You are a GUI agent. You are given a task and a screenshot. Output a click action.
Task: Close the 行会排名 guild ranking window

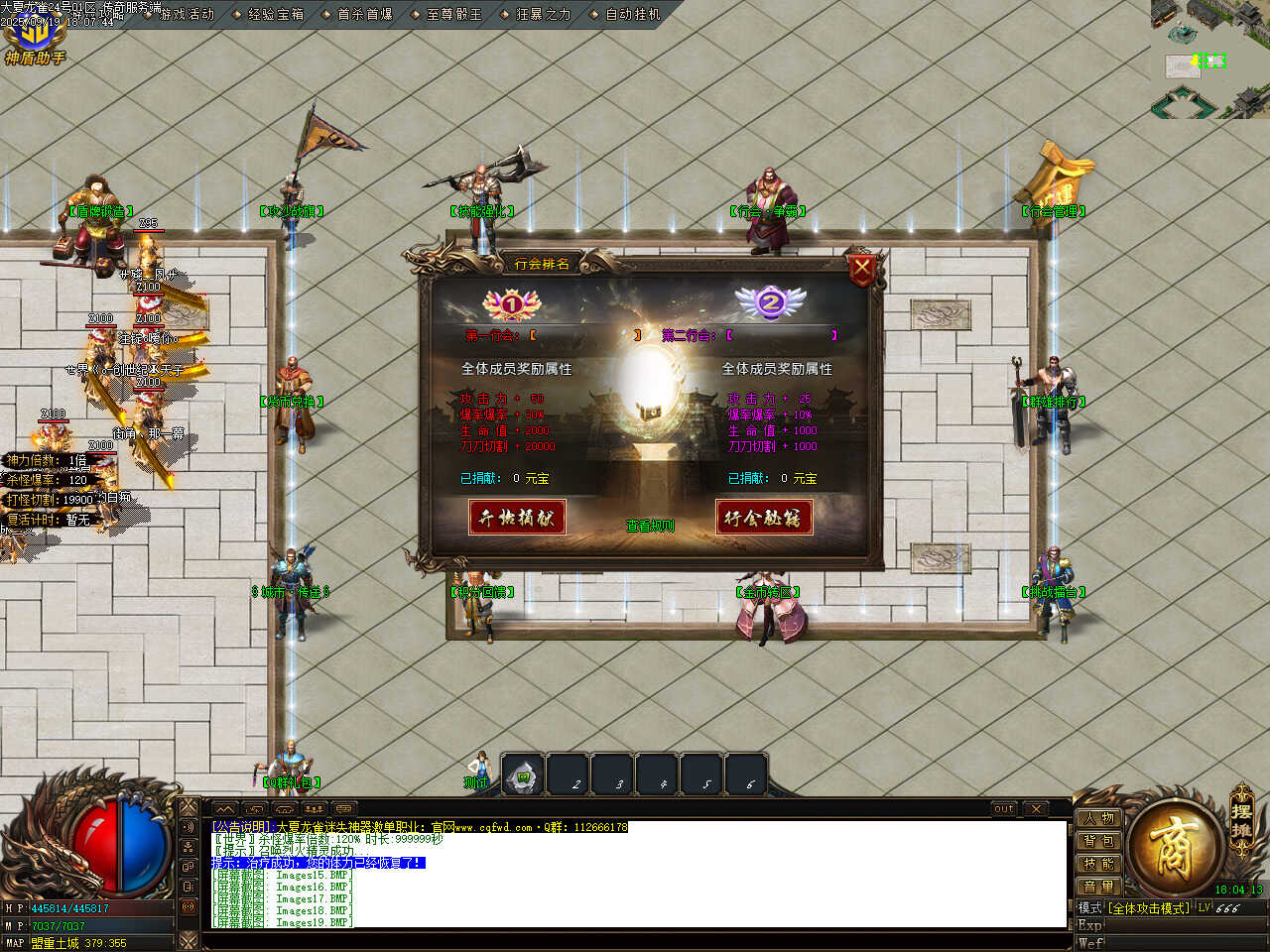(x=861, y=267)
